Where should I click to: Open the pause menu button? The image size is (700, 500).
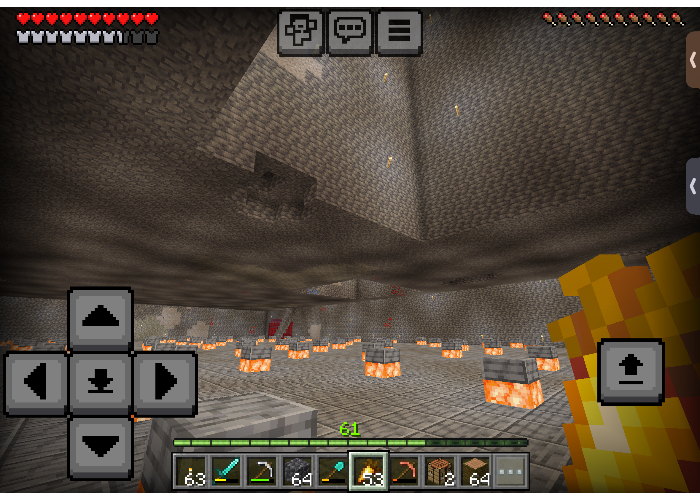(398, 31)
